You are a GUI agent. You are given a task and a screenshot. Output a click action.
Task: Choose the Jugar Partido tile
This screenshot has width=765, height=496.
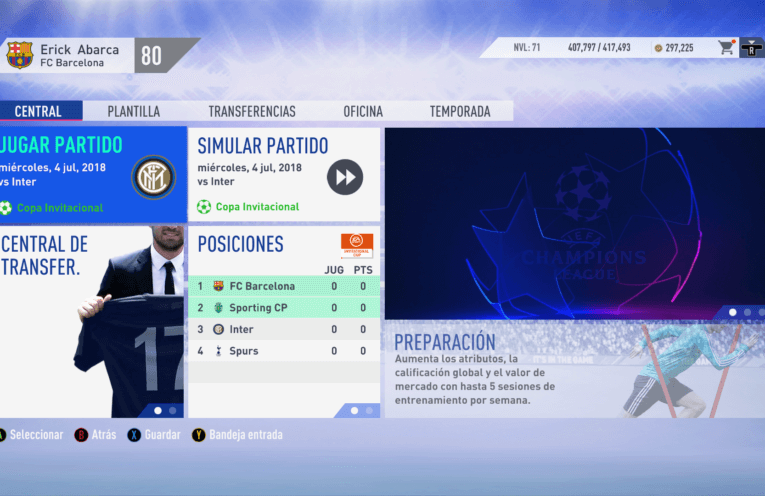(x=92, y=175)
